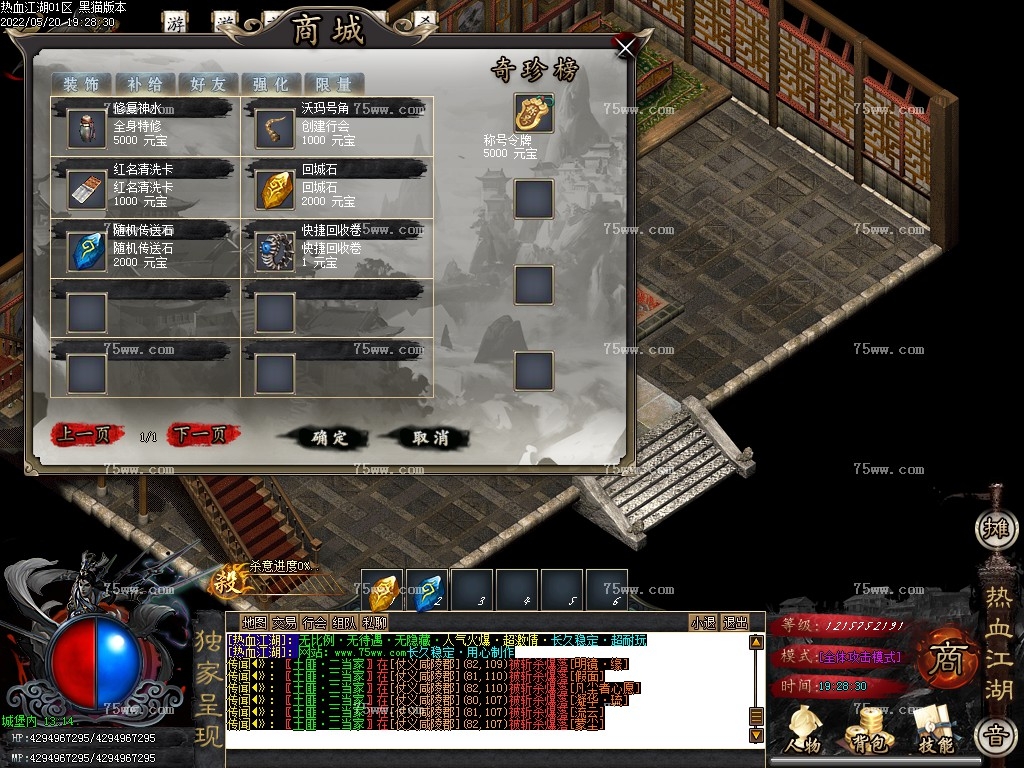The width and height of the screenshot is (1024, 768).
Task: Switch to the 强化 tab
Action: click(270, 84)
